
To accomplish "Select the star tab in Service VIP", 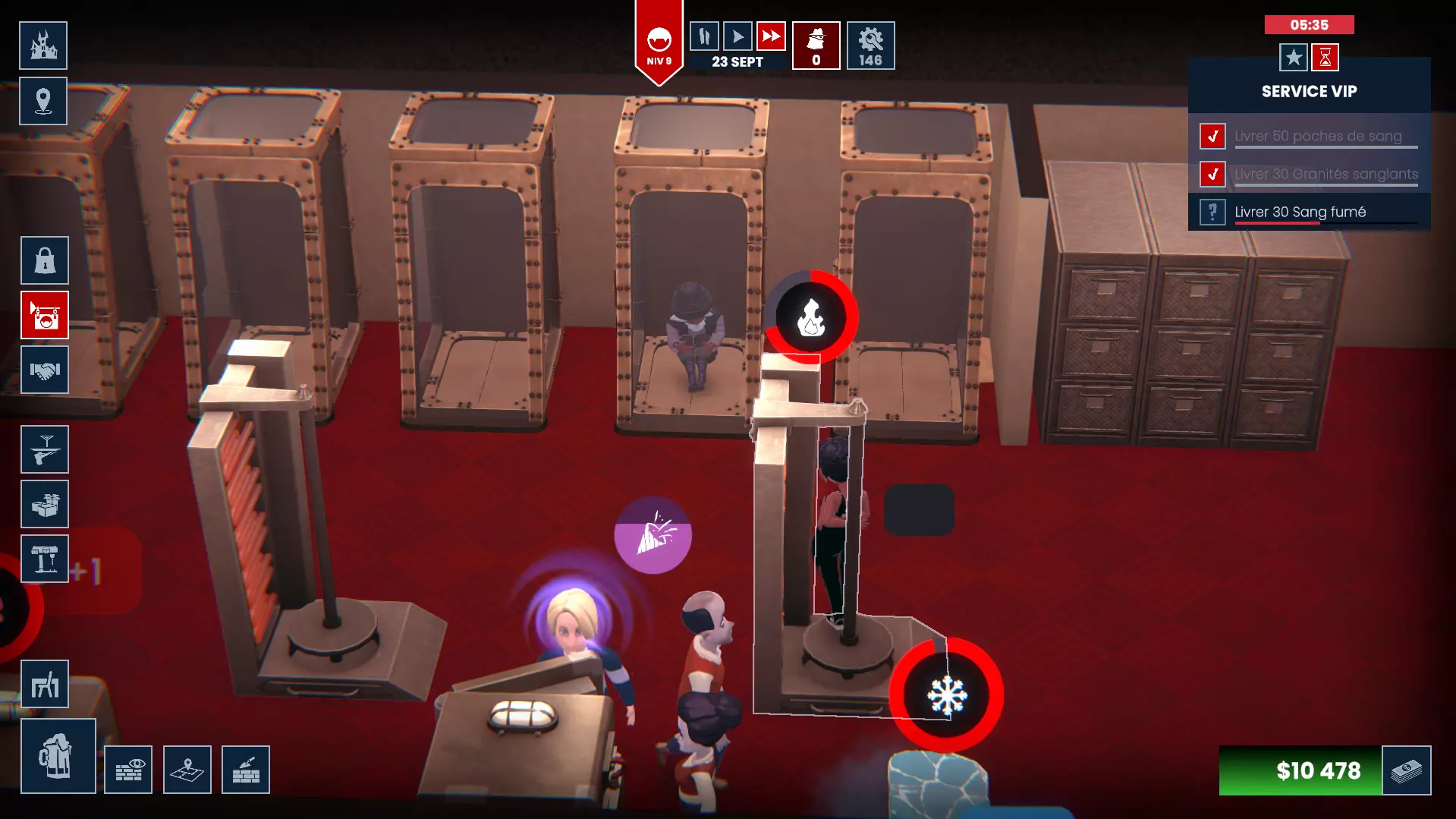I will click(x=1294, y=58).
